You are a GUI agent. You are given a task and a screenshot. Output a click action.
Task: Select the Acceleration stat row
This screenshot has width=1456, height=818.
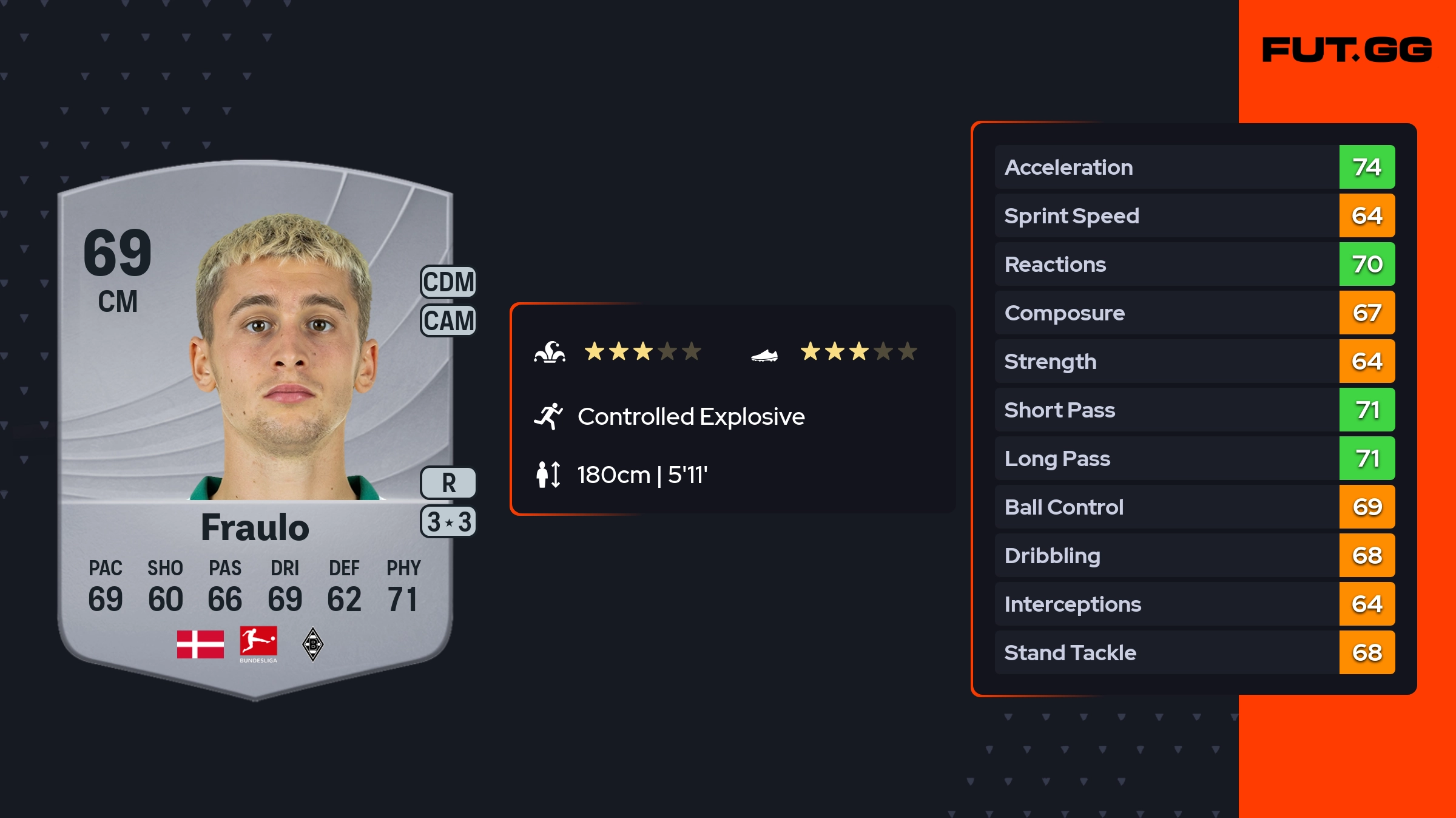click(1194, 167)
